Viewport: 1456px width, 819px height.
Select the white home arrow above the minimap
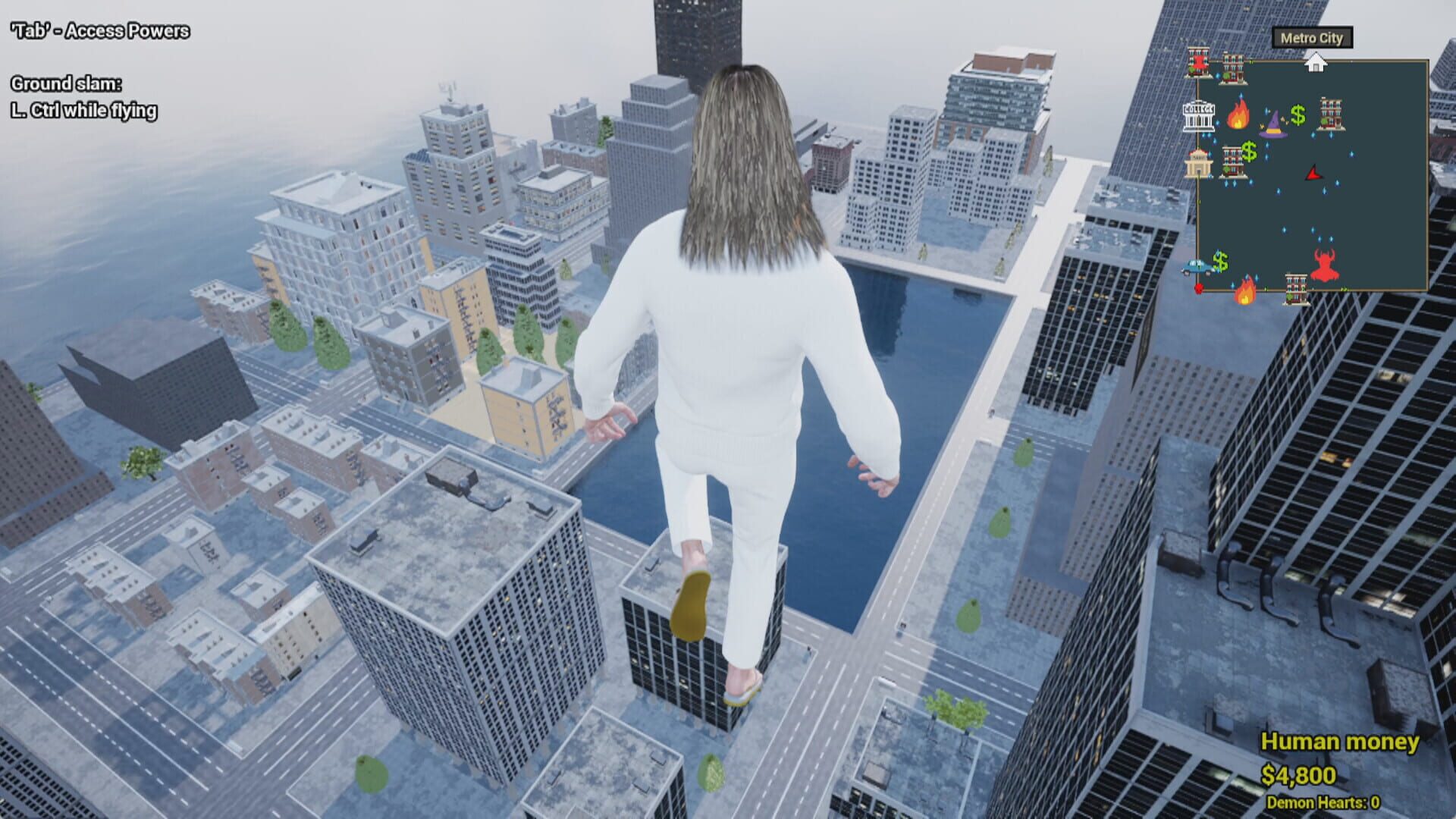pos(1316,61)
